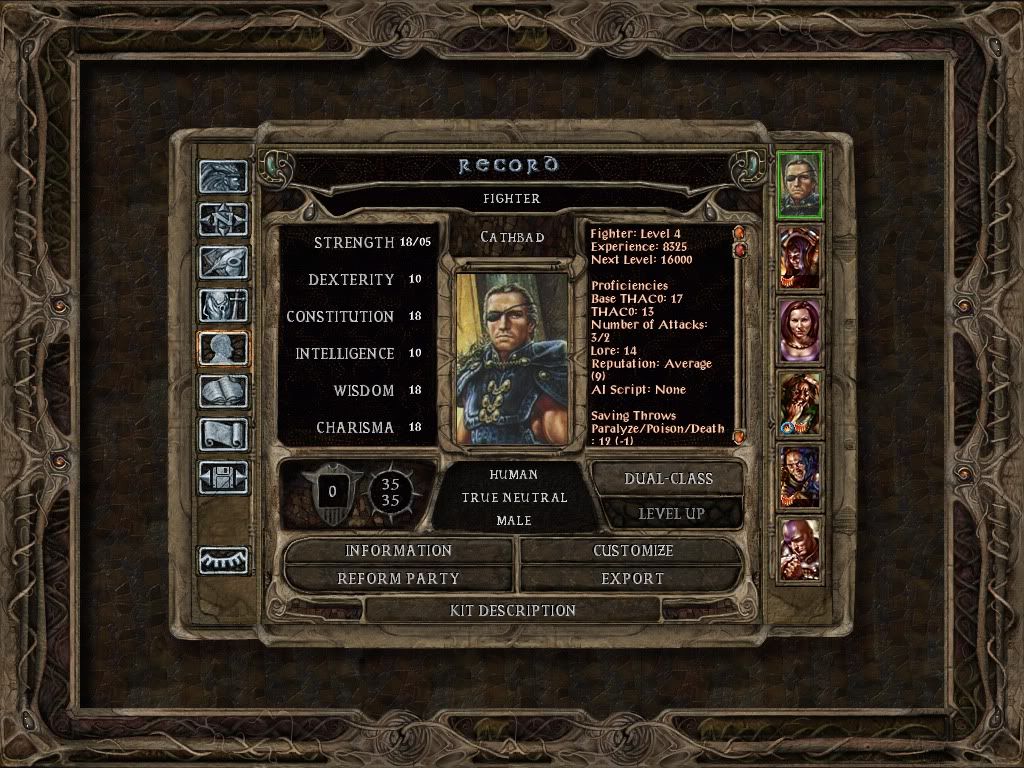The image size is (1024, 768).
Task: Return to the game via the dragon head icon
Action: point(223,176)
